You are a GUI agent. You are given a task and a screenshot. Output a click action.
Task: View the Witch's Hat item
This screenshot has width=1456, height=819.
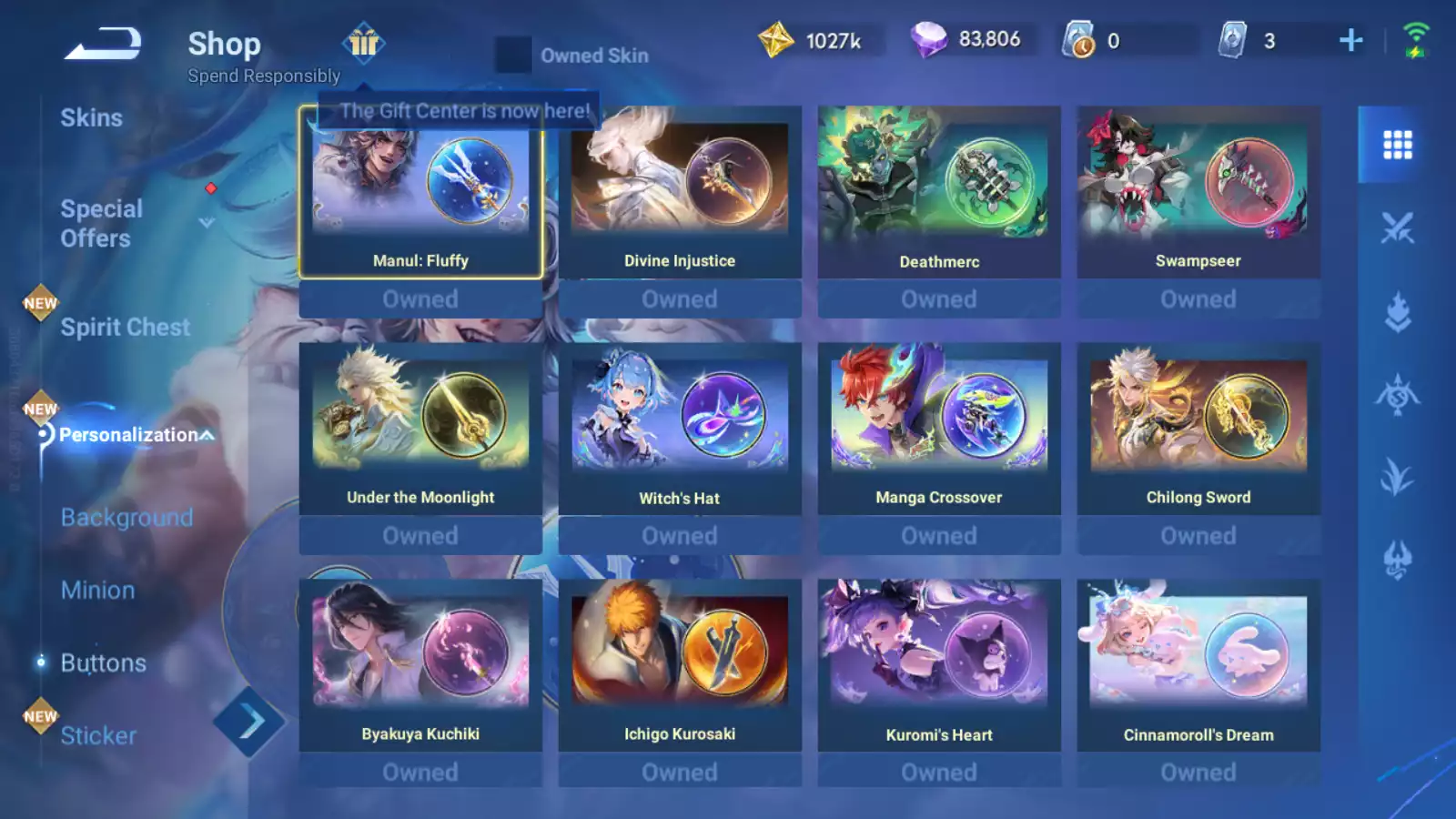click(680, 430)
